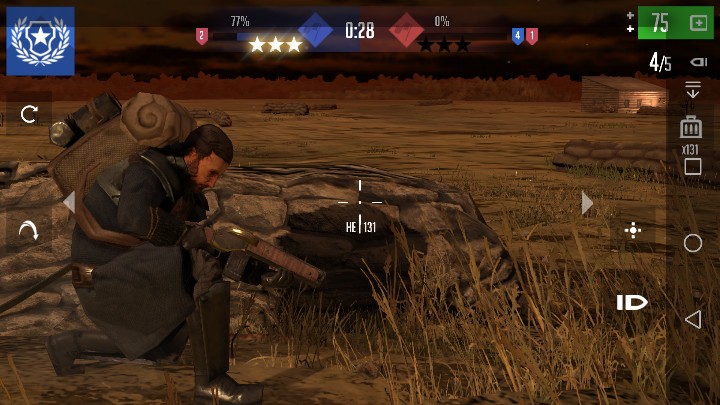Image resolution: width=720 pixels, height=405 pixels.
Task: Move camera with right triangle arrow
Action: tap(587, 203)
